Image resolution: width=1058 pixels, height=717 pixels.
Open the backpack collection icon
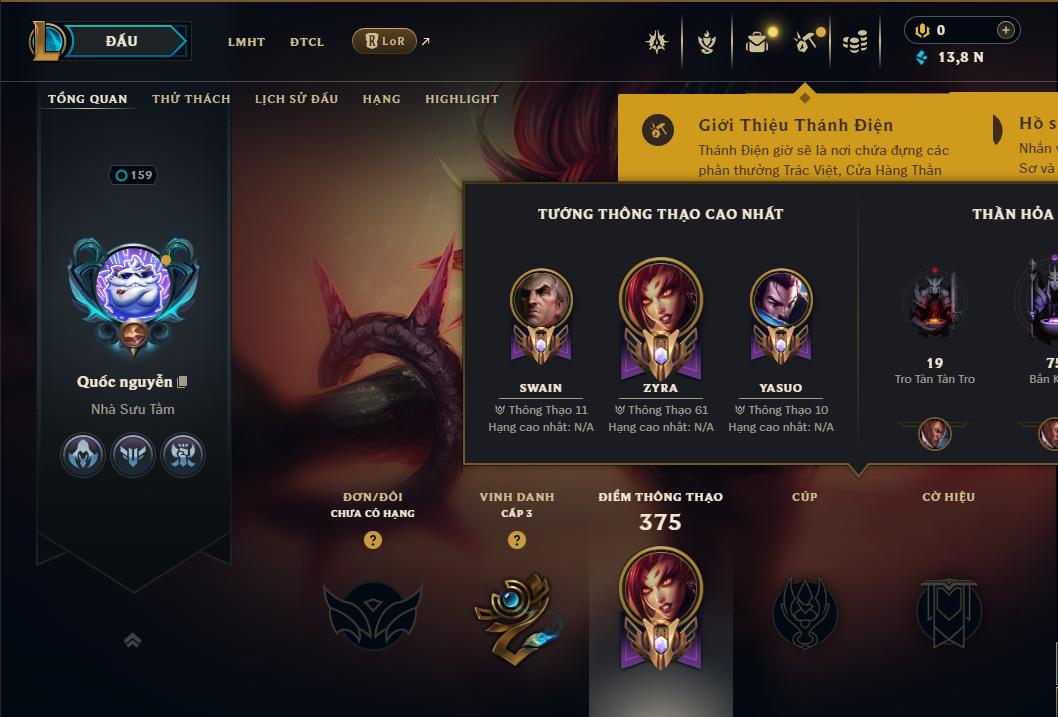pyautogui.click(x=757, y=42)
